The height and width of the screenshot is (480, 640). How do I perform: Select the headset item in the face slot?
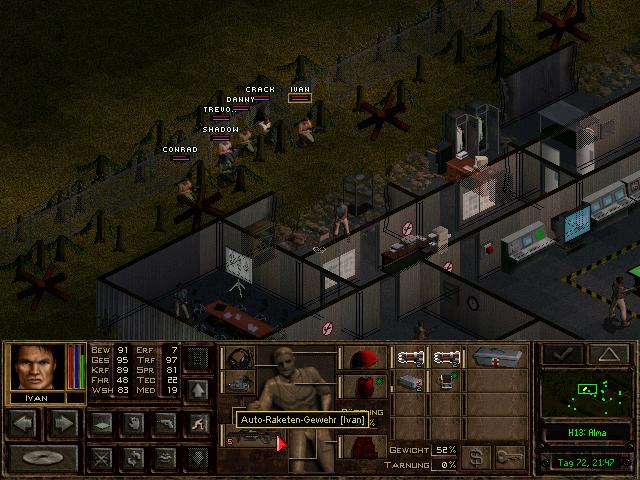coord(239,357)
